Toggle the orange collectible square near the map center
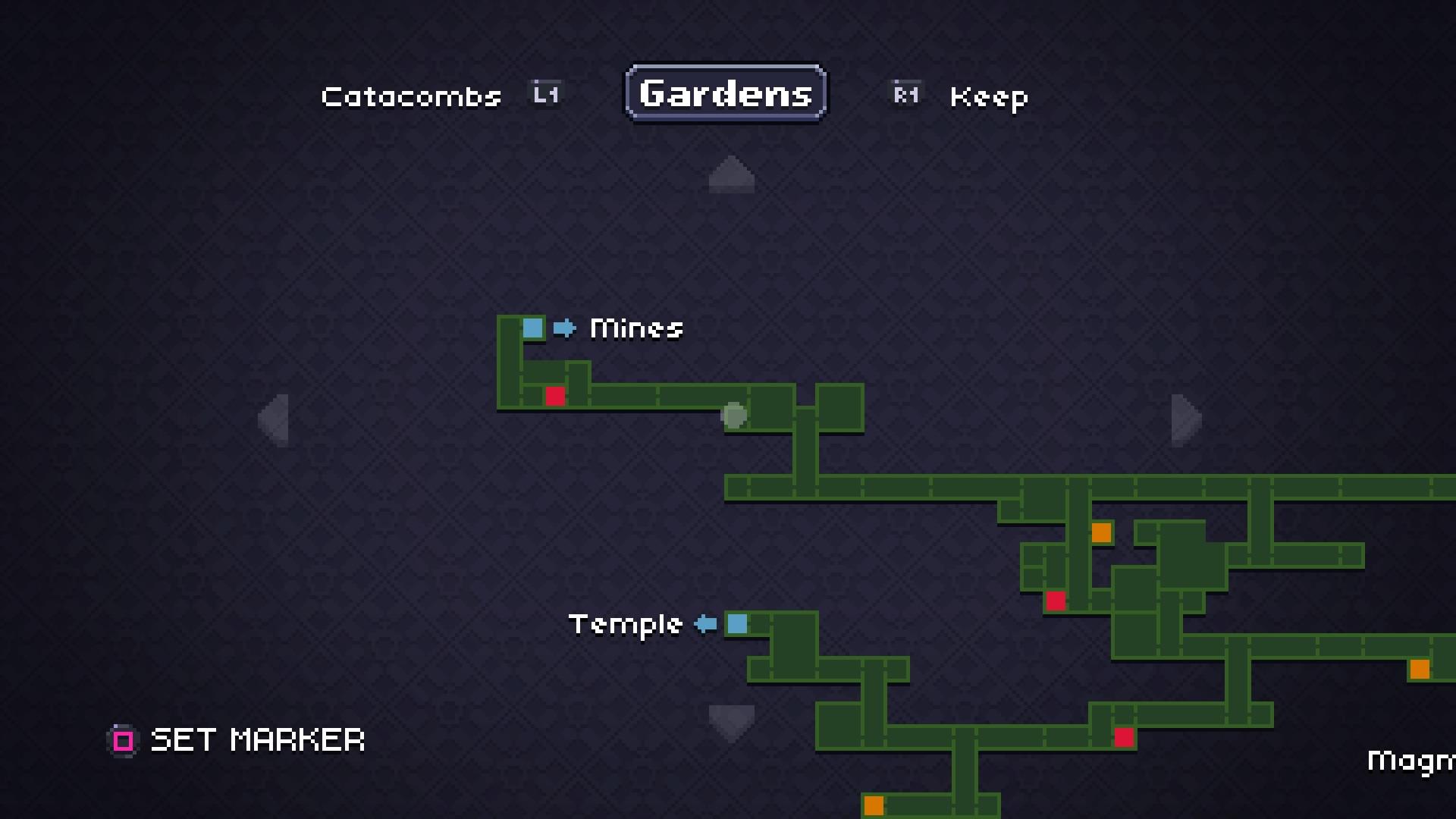Image resolution: width=1456 pixels, height=819 pixels. 1101,533
